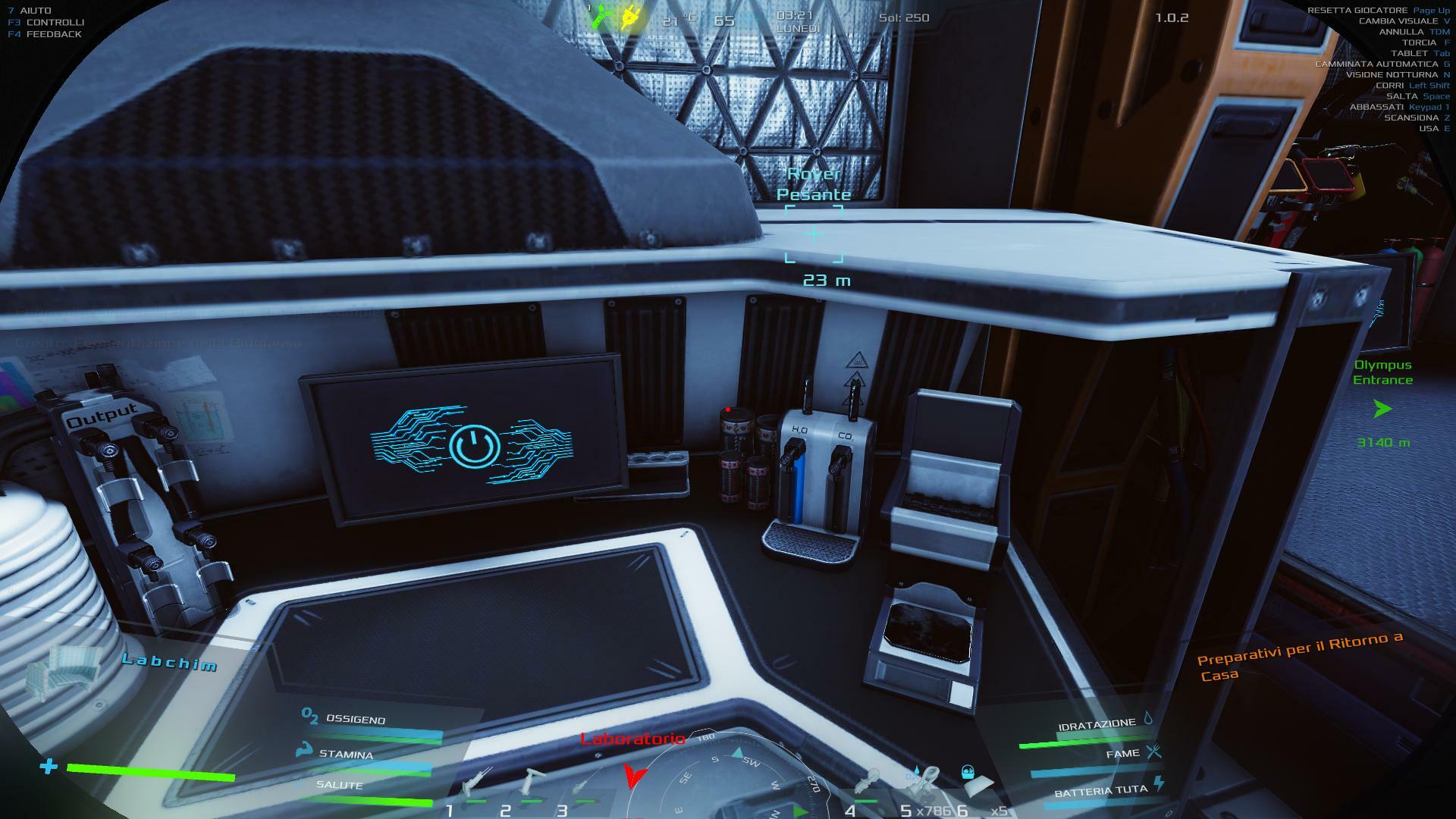Select the Rover Pesante waypoint marker
This screenshot has width=1456, height=819.
(x=814, y=234)
